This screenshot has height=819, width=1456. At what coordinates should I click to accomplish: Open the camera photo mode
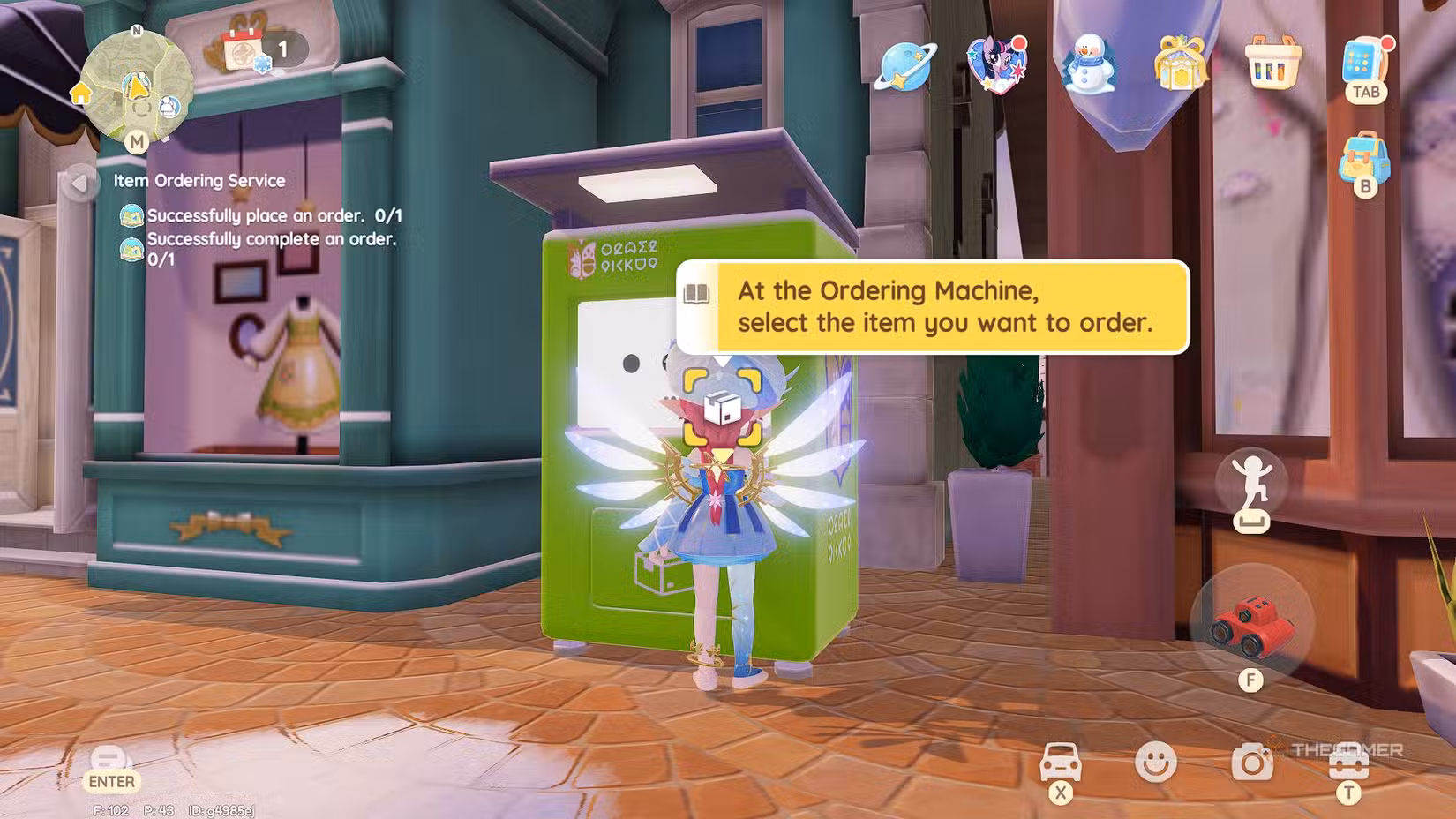coord(1251,761)
